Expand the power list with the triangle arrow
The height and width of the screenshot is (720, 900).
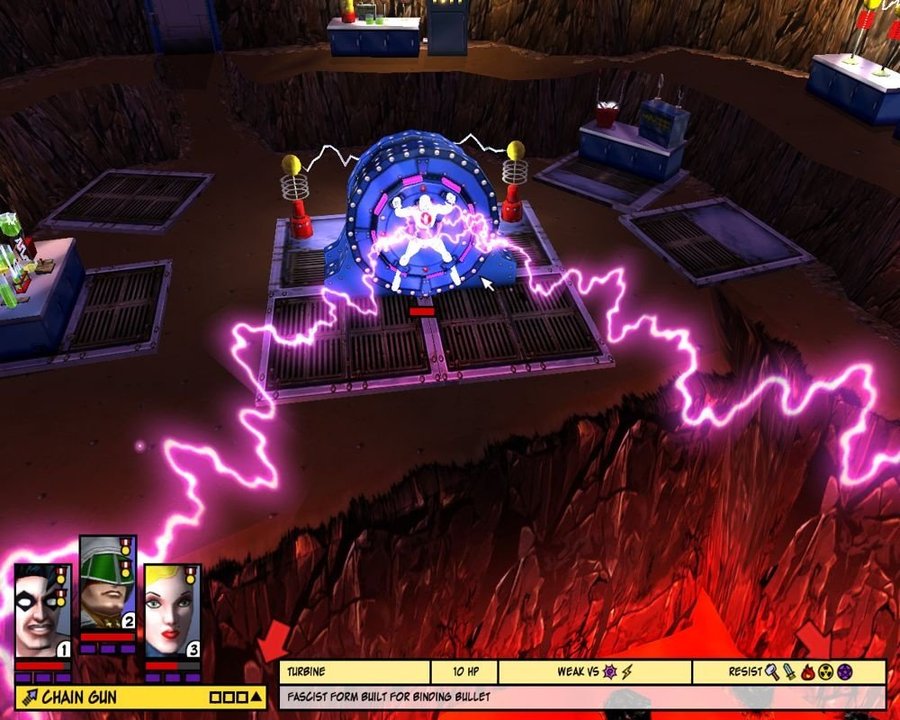(x=256, y=697)
